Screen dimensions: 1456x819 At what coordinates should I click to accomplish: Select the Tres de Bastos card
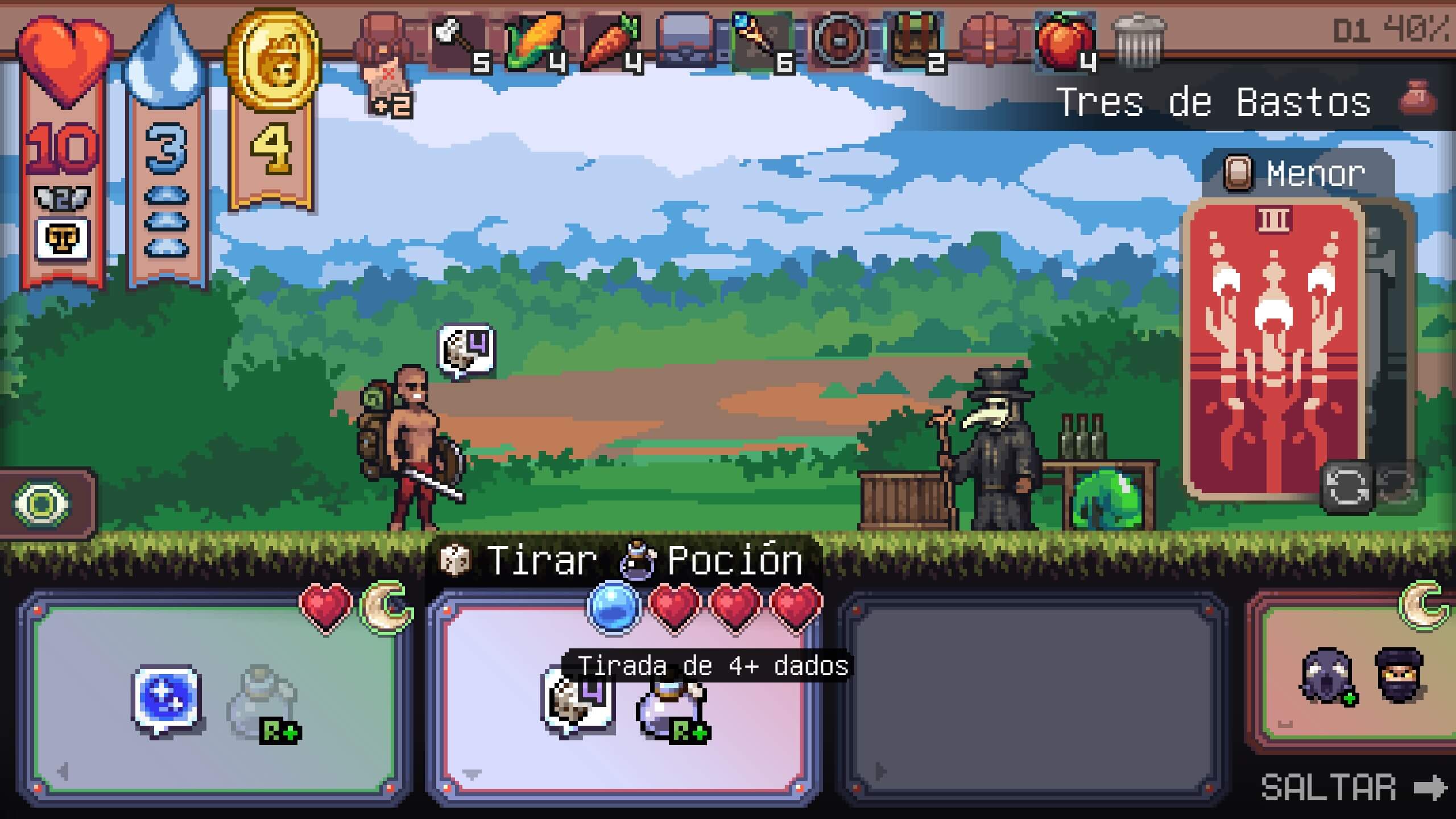click(1273, 347)
